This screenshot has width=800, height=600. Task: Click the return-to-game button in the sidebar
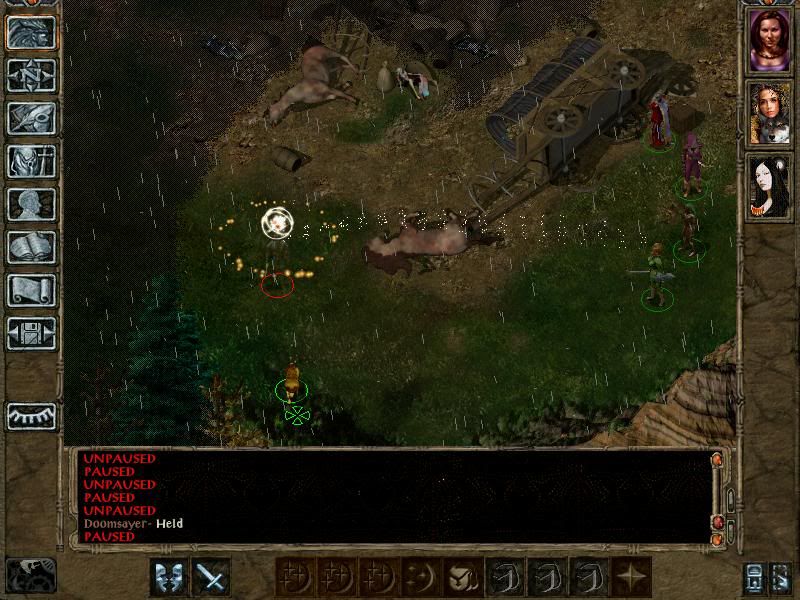point(31,33)
